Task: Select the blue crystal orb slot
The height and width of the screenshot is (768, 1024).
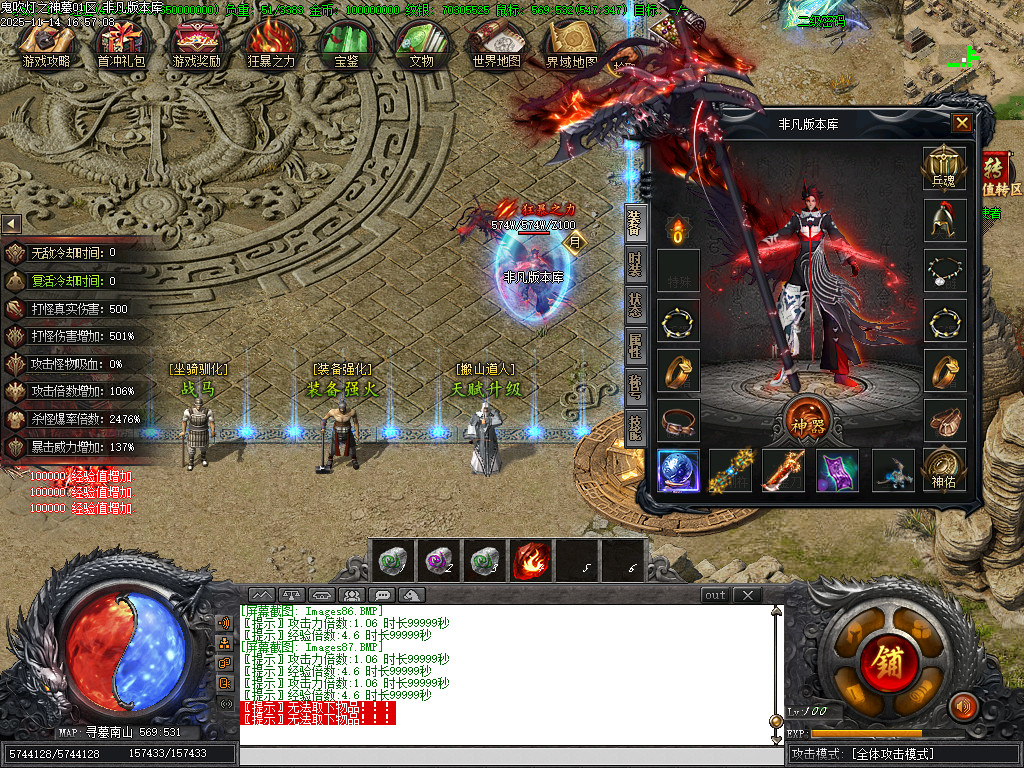Action: (x=677, y=470)
